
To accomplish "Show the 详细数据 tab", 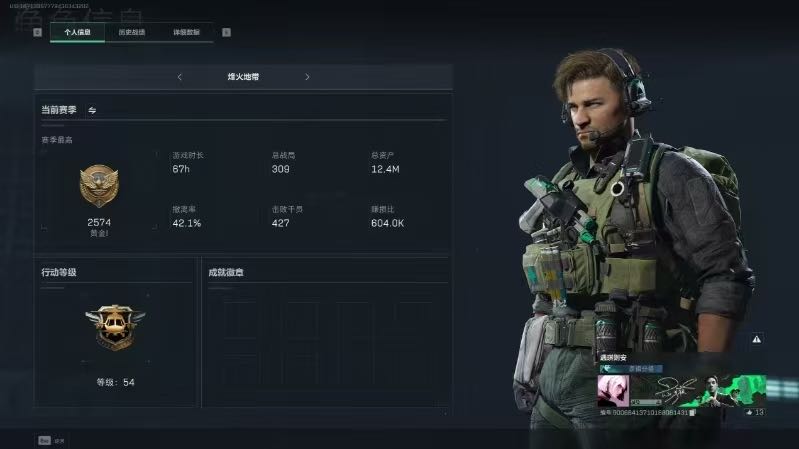I will [x=185, y=32].
